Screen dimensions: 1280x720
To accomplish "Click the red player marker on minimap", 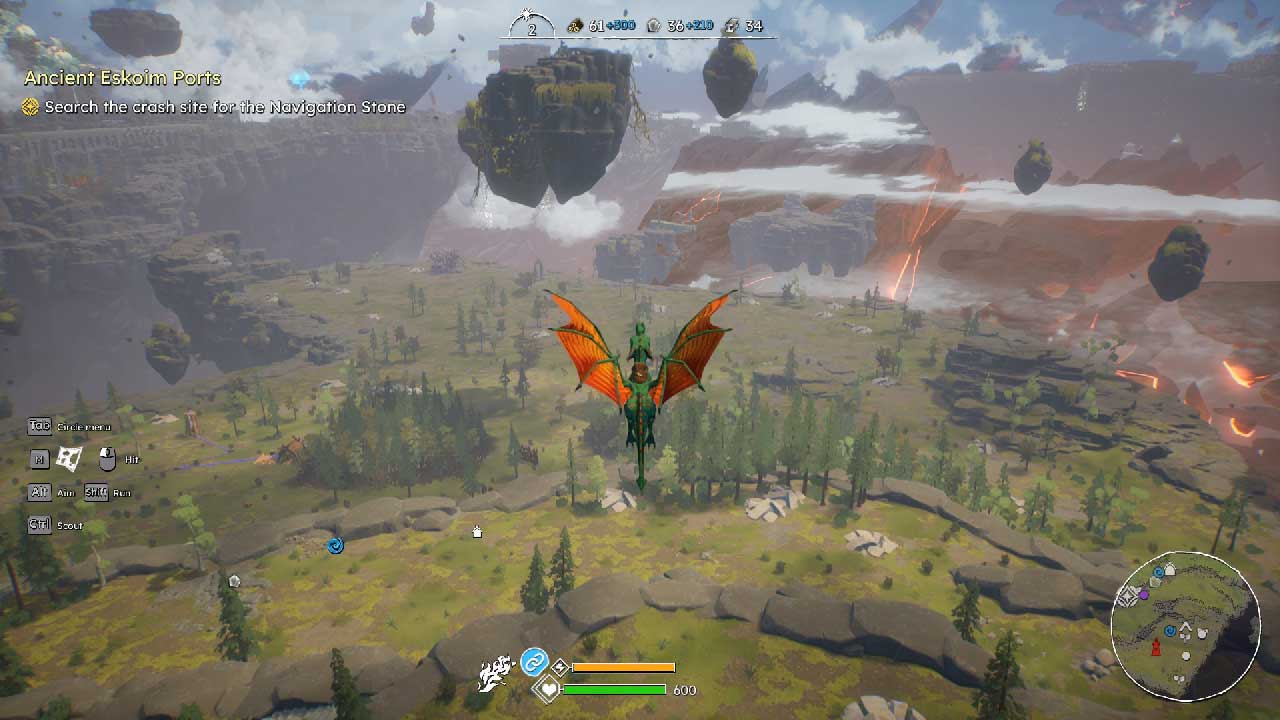I will click(1156, 648).
